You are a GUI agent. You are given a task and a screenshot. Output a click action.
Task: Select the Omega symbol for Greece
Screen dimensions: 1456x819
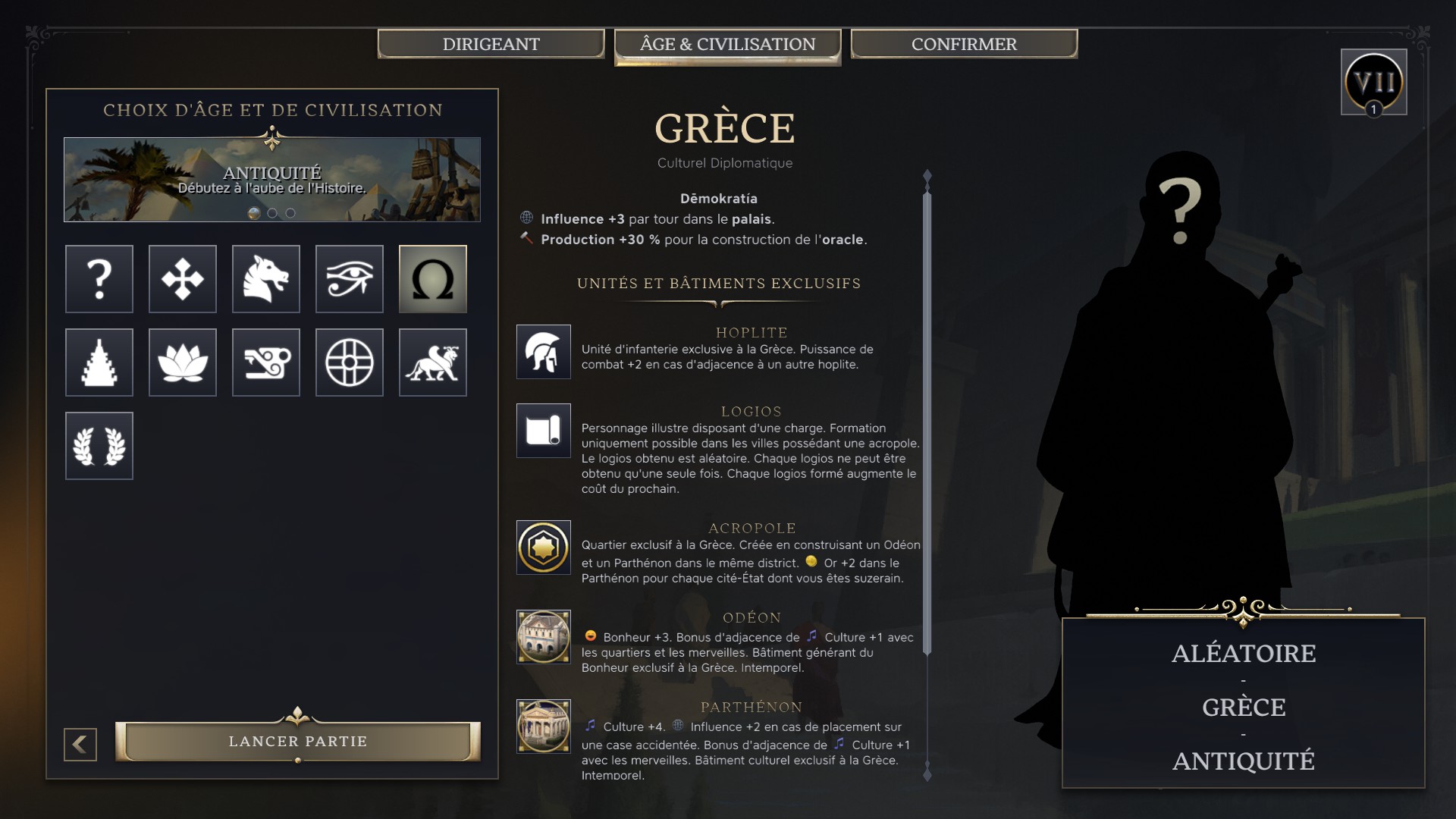432,279
